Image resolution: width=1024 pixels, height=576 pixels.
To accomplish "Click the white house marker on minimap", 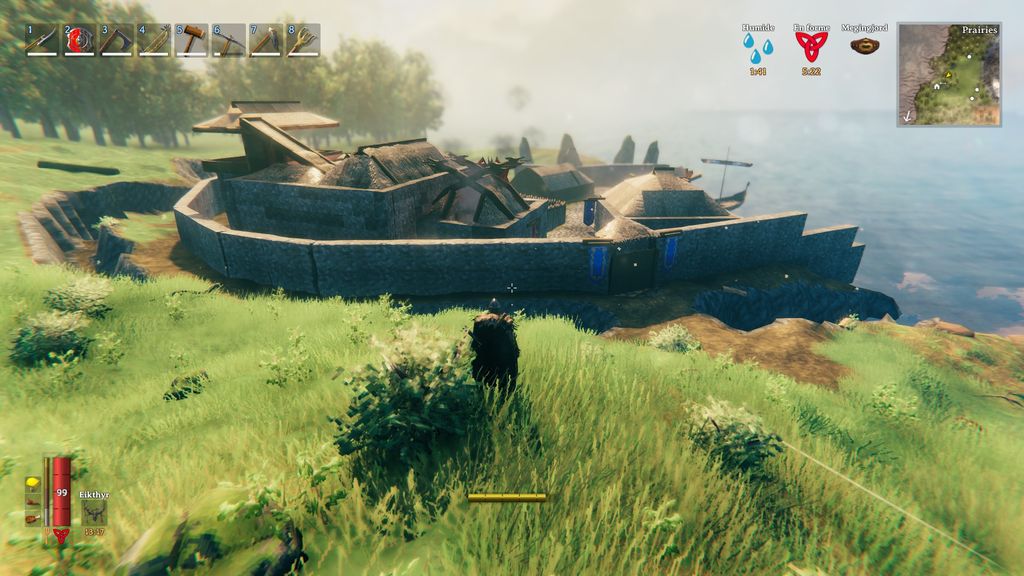I will pos(936,86).
